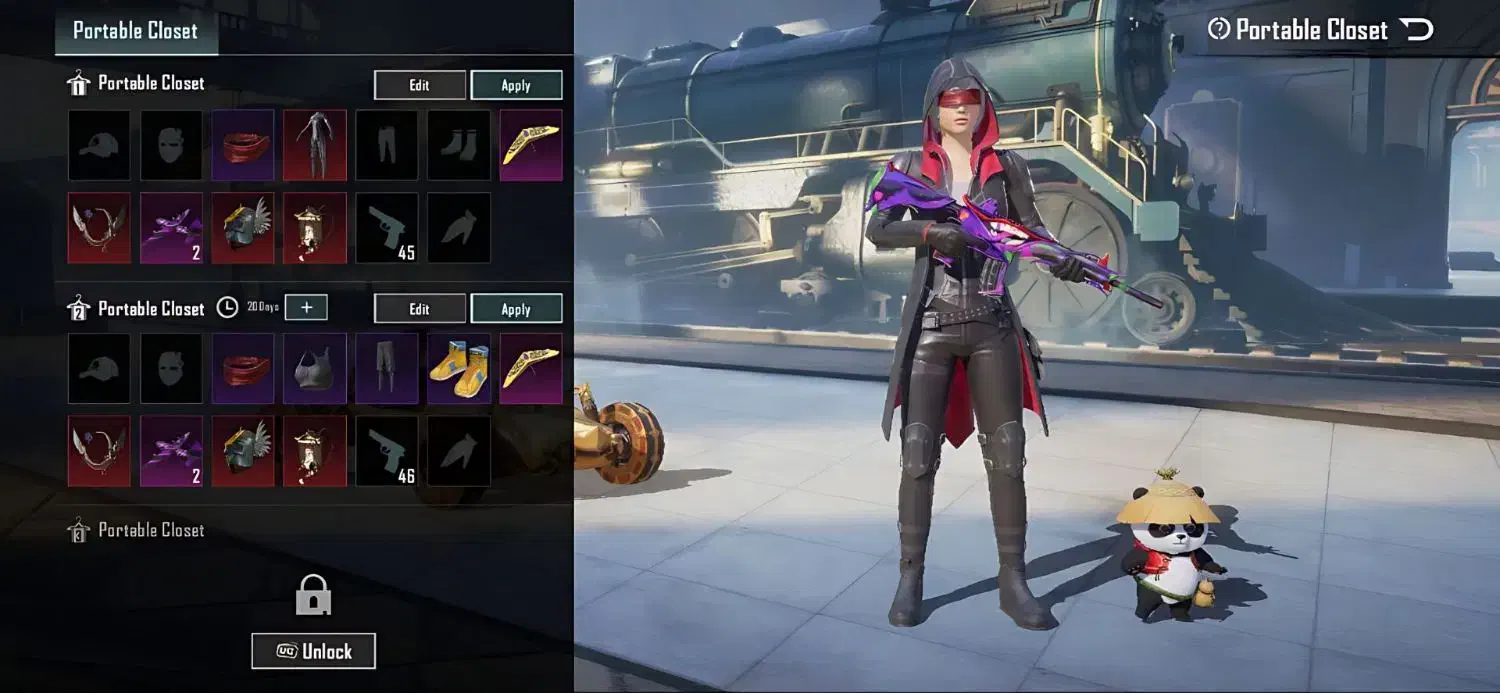Viewport: 1500px width, 693px height.
Task: Apply the second Portable Closet outfit
Action: point(516,309)
